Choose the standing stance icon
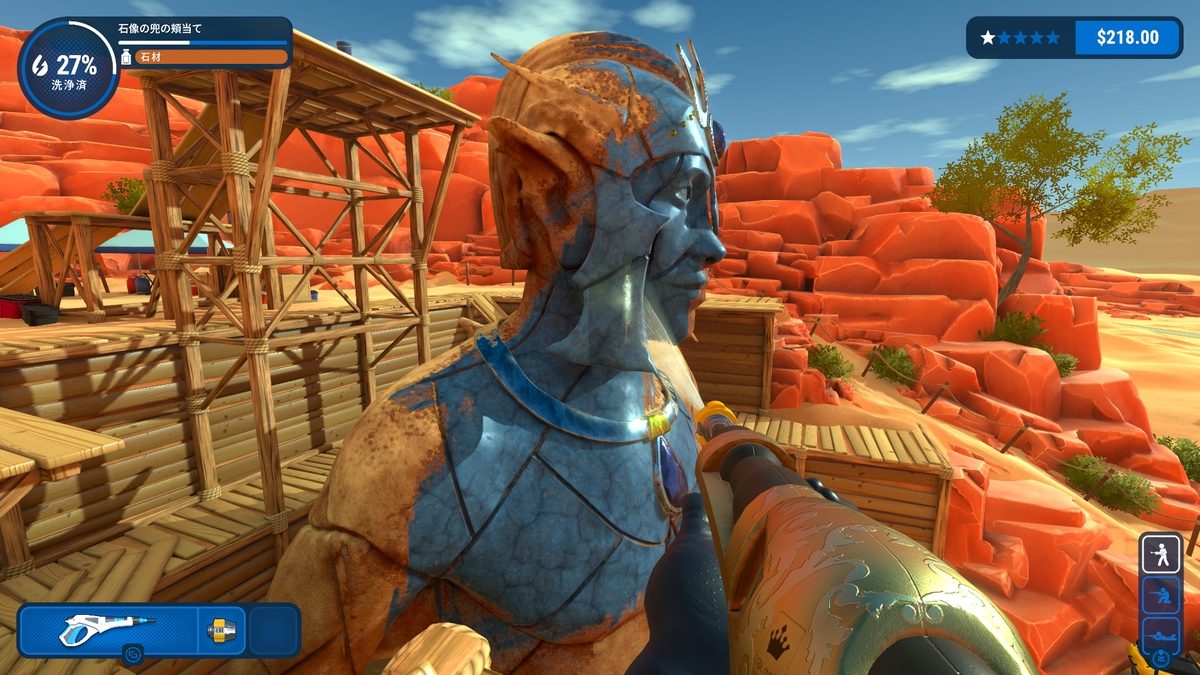This screenshot has height=675, width=1200. pyautogui.click(x=1161, y=553)
